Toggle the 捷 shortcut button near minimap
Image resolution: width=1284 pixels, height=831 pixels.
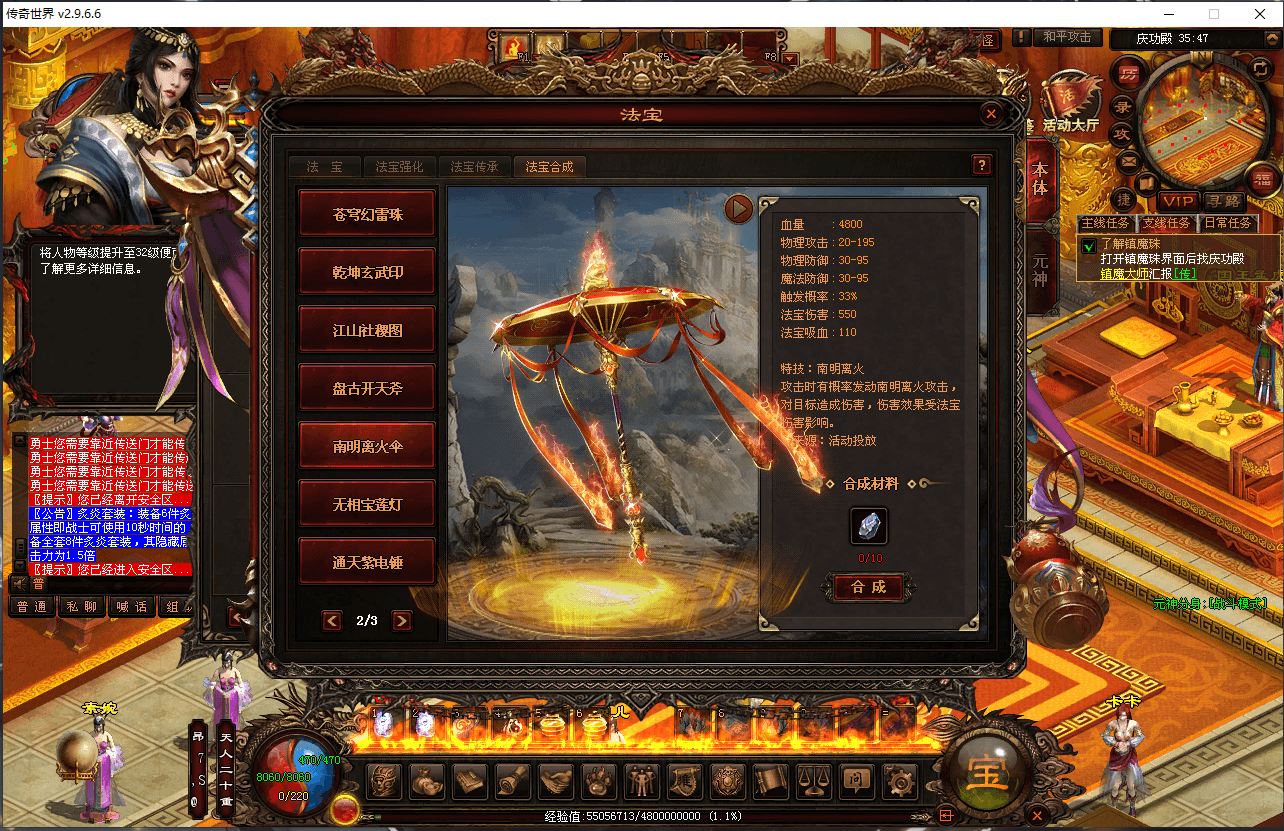pyautogui.click(x=1123, y=201)
